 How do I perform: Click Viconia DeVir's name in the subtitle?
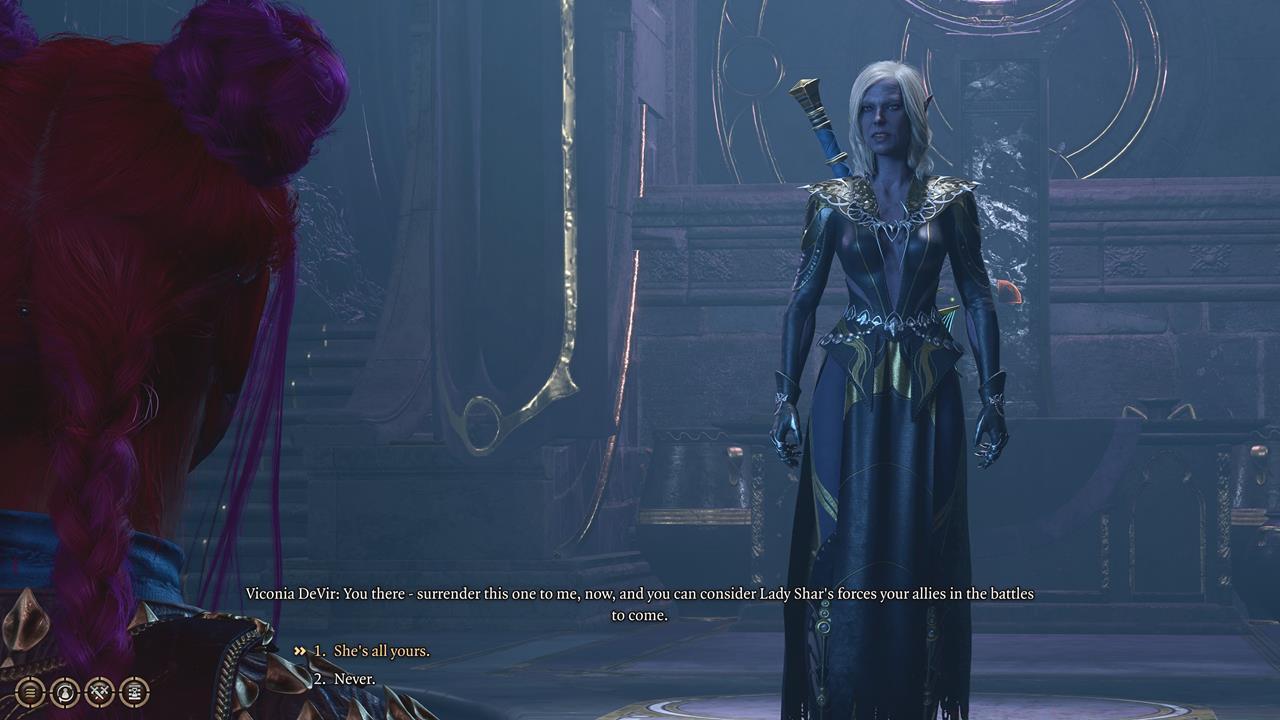tap(290, 590)
